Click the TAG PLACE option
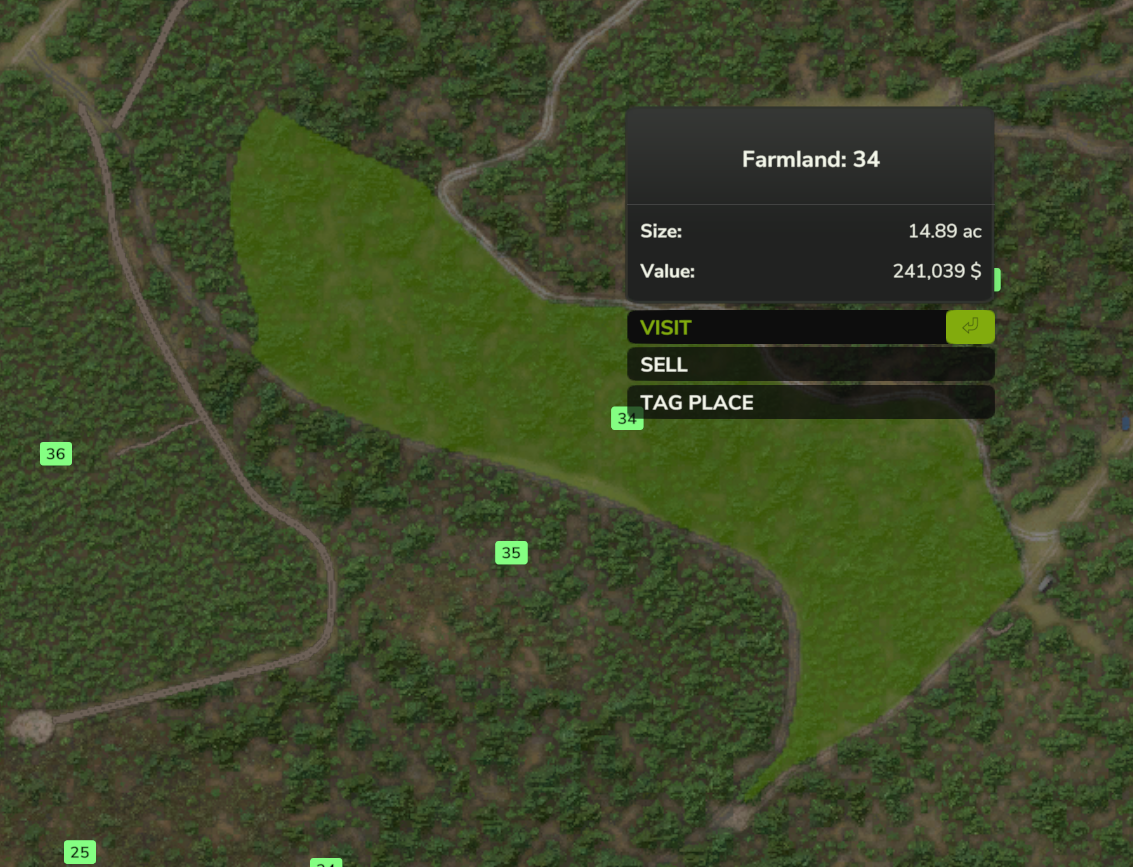Image resolution: width=1133 pixels, height=867 pixels. 810,403
